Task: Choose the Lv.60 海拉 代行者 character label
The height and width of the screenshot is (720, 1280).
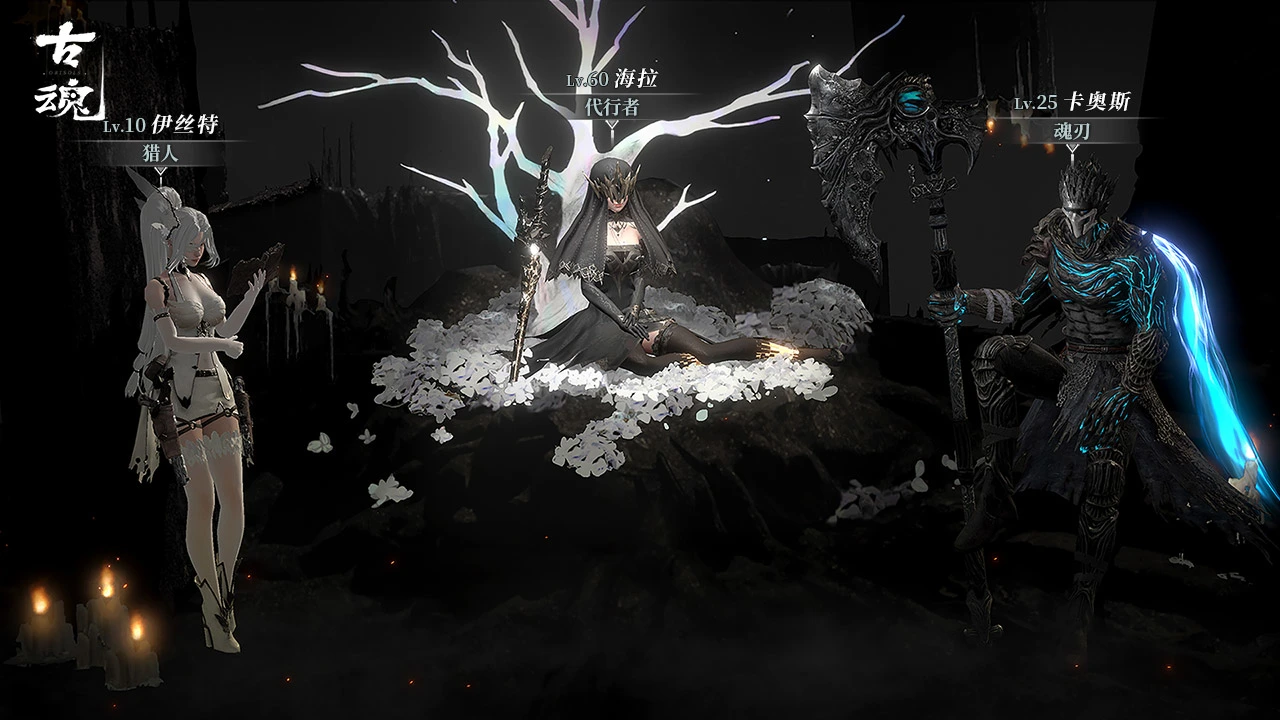Action: [x=611, y=93]
